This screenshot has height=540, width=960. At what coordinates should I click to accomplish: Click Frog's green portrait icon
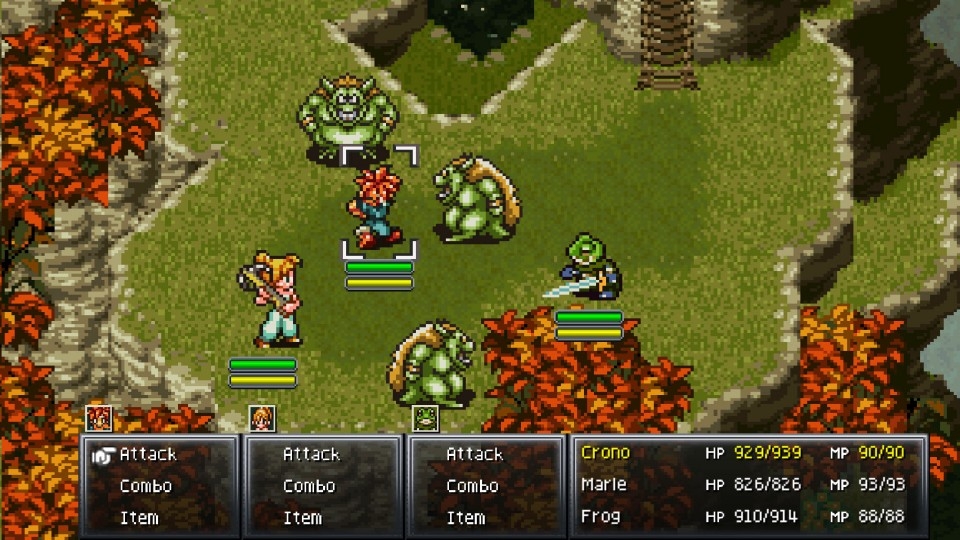pos(424,418)
